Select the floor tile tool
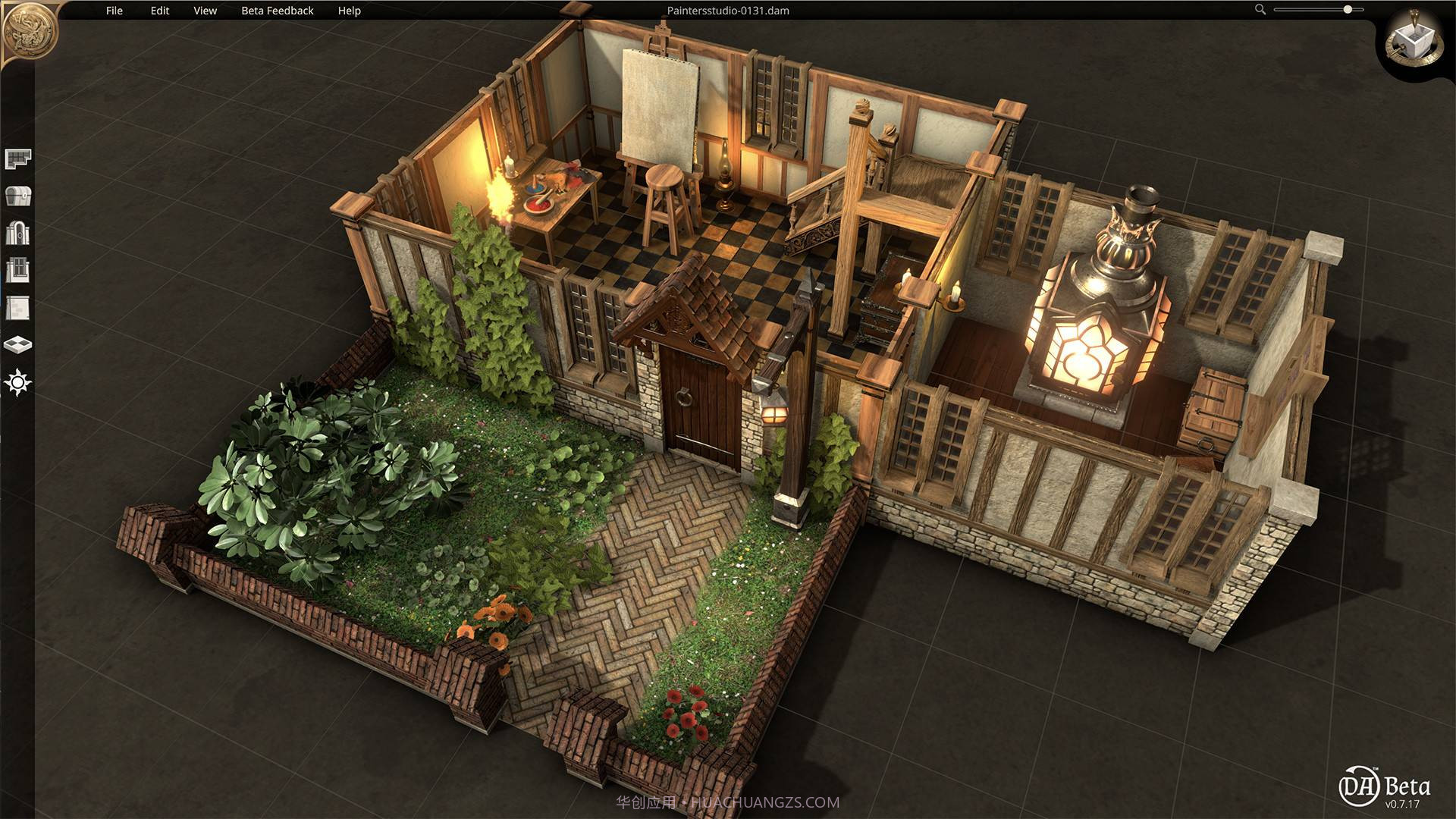1456x819 pixels. point(20,343)
